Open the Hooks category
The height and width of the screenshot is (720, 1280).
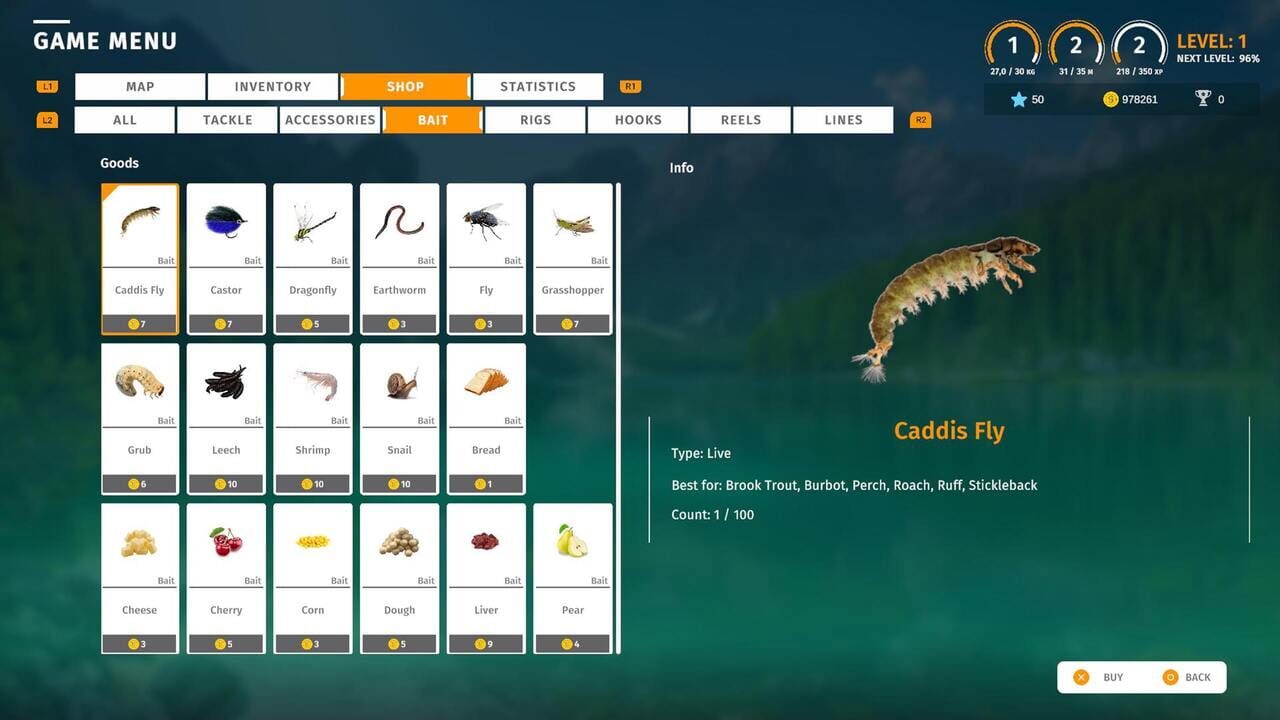point(638,120)
